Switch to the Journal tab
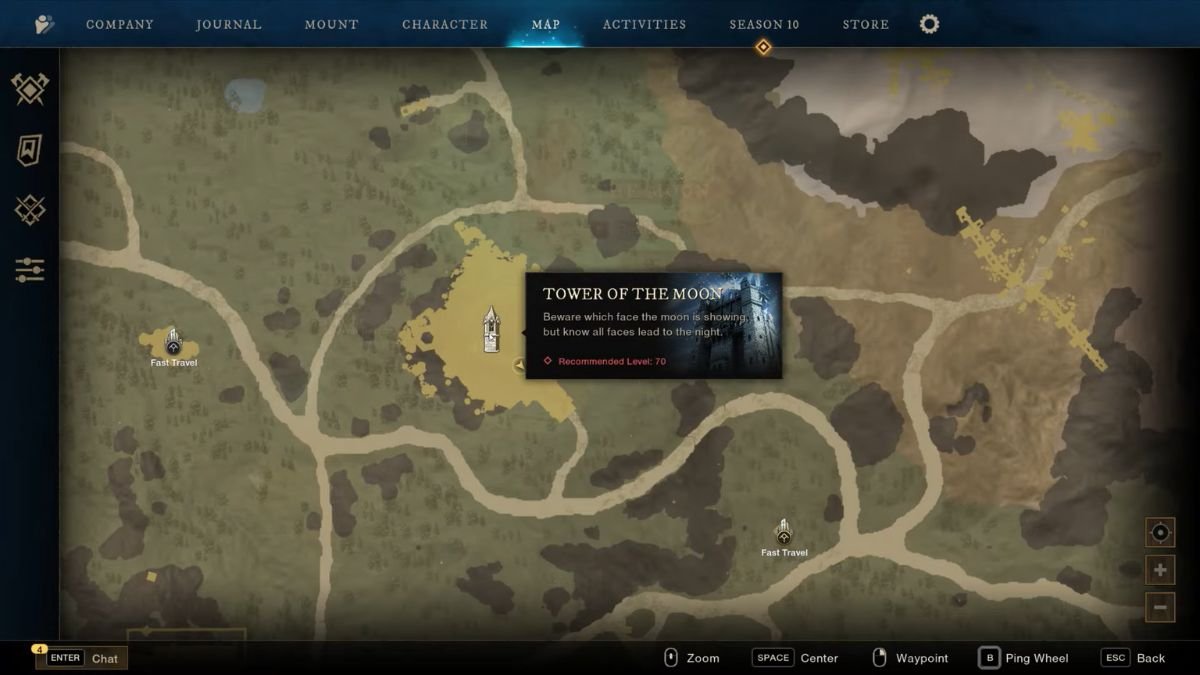Screen dimensions: 1200x675 point(228,24)
